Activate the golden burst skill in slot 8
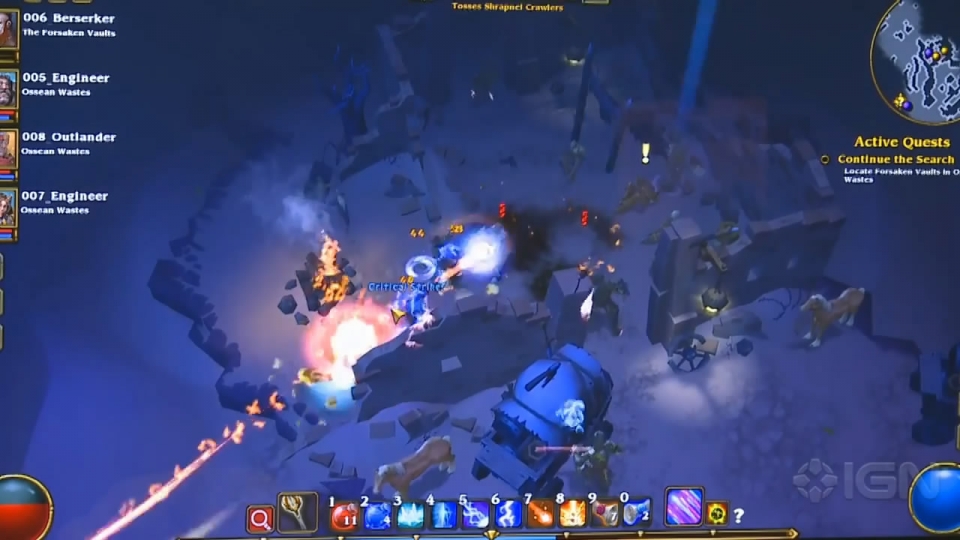The height and width of the screenshot is (540, 960). coord(573,516)
